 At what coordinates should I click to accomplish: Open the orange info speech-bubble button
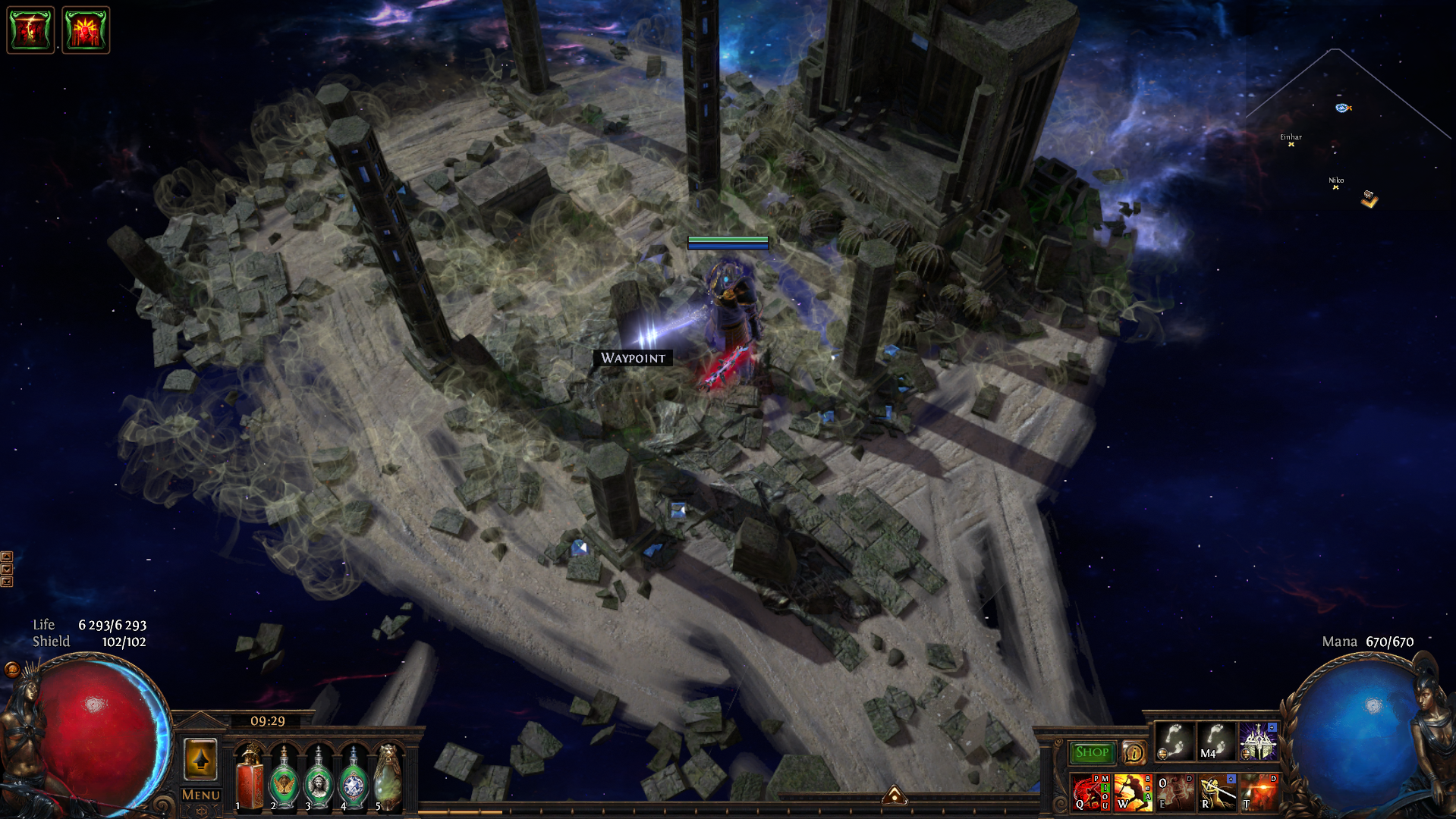[1134, 753]
